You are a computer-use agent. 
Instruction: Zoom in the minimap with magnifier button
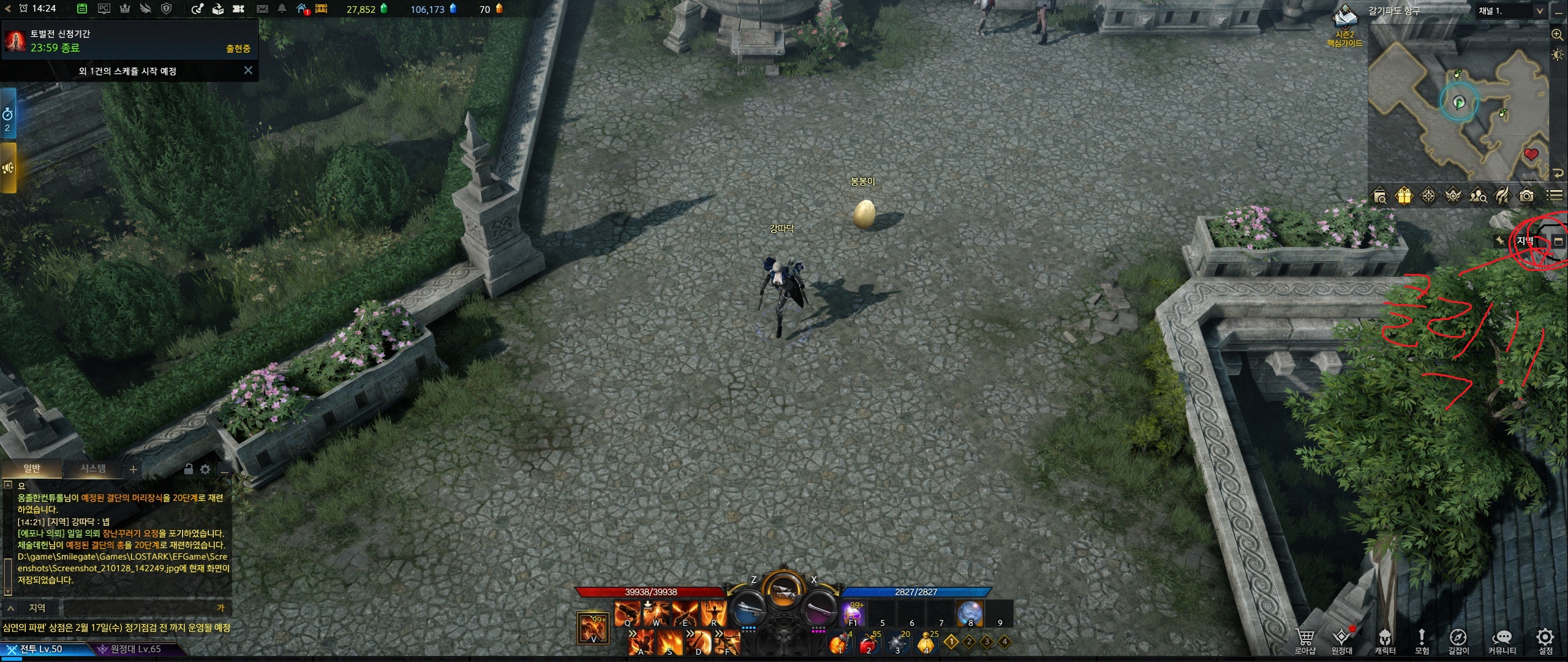click(1558, 35)
